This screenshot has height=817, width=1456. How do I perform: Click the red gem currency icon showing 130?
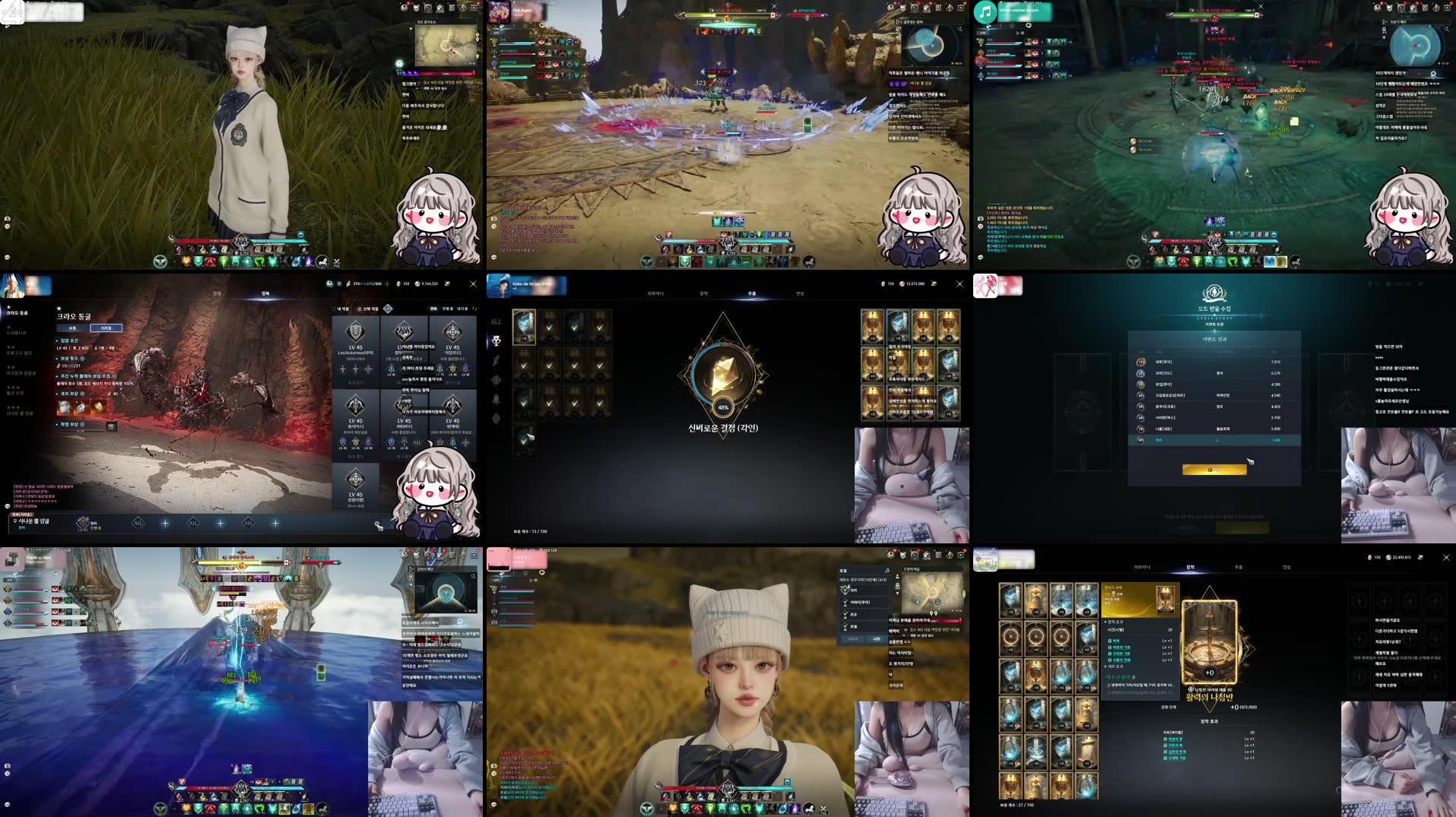point(883,283)
